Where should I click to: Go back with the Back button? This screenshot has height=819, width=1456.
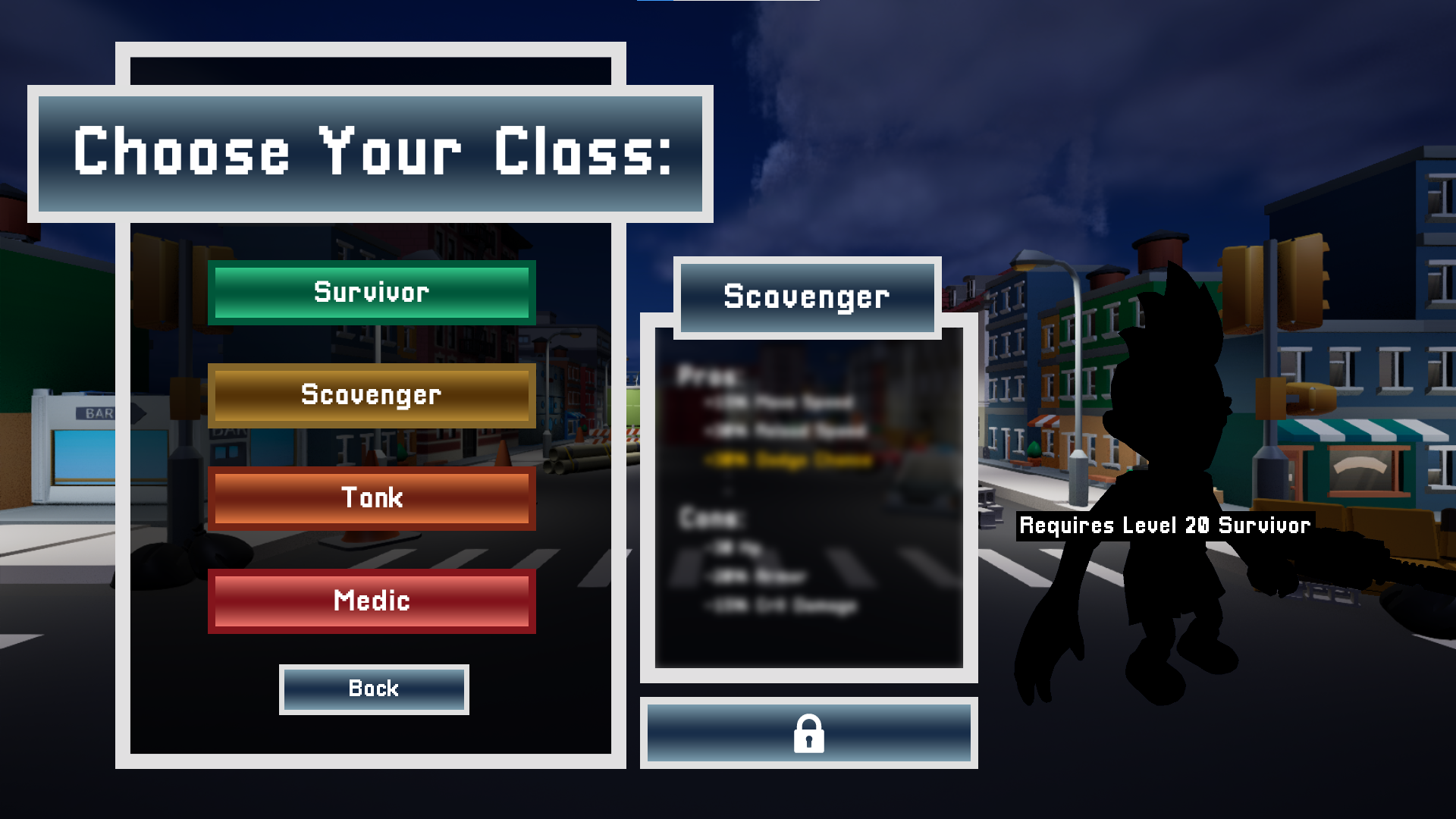click(374, 689)
